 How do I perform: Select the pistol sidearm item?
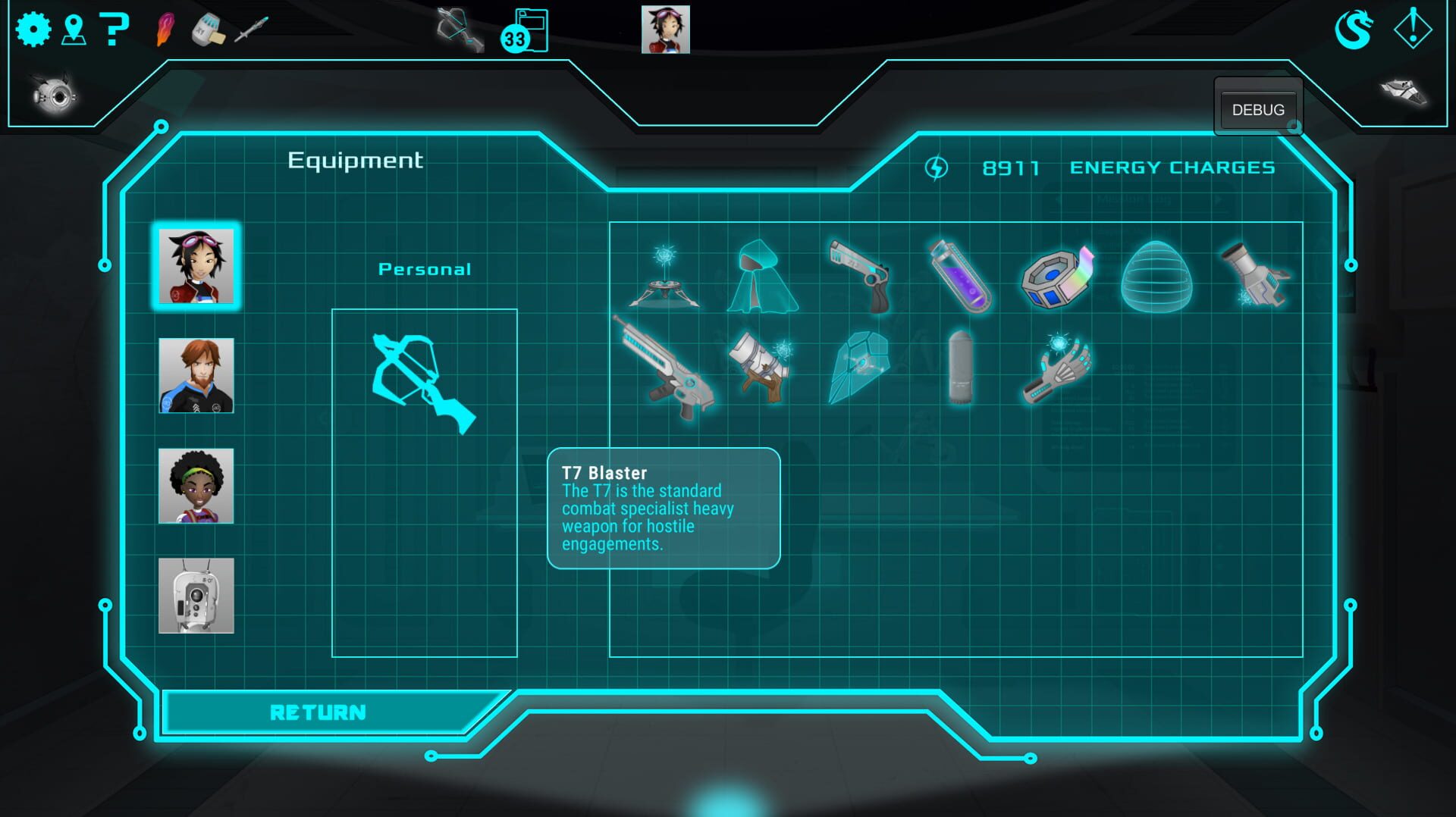click(861, 276)
